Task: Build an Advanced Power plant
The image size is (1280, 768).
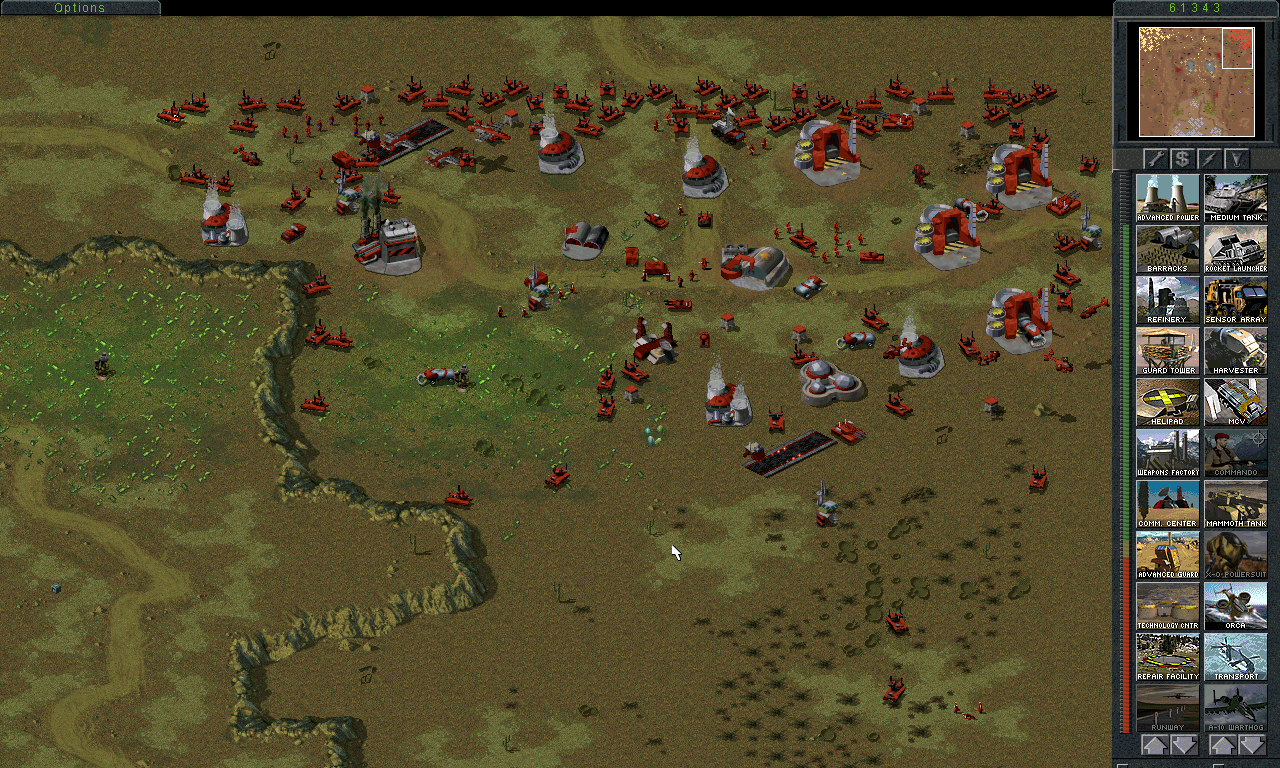Action: (1168, 195)
